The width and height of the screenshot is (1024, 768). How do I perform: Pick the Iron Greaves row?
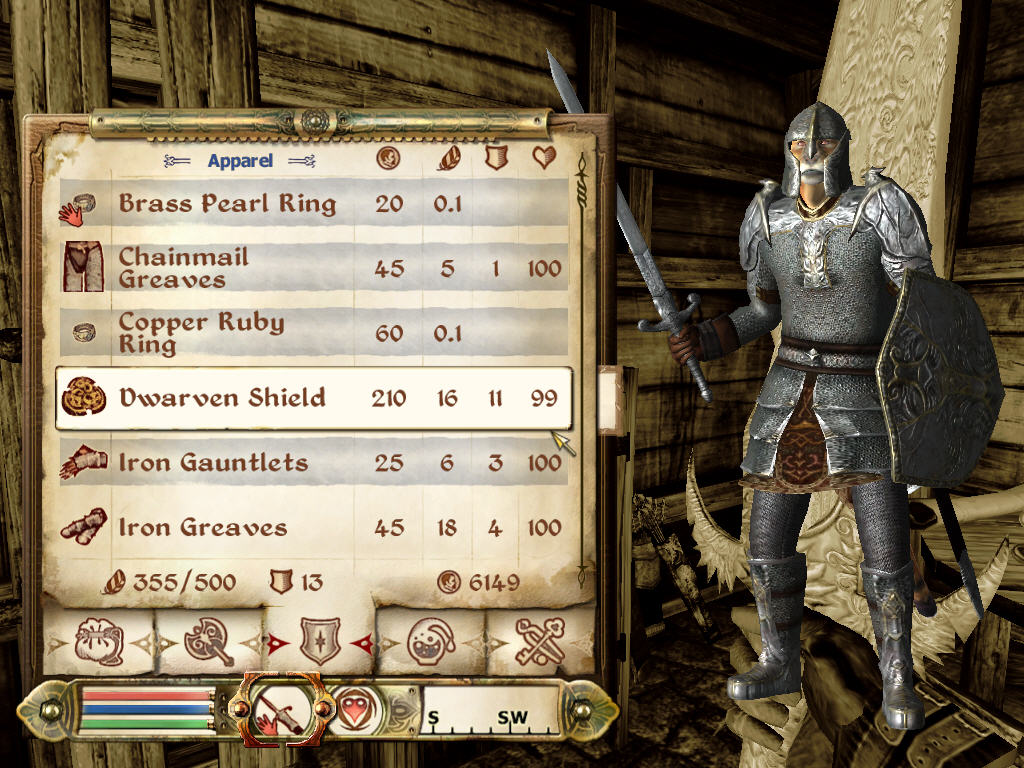310,527
